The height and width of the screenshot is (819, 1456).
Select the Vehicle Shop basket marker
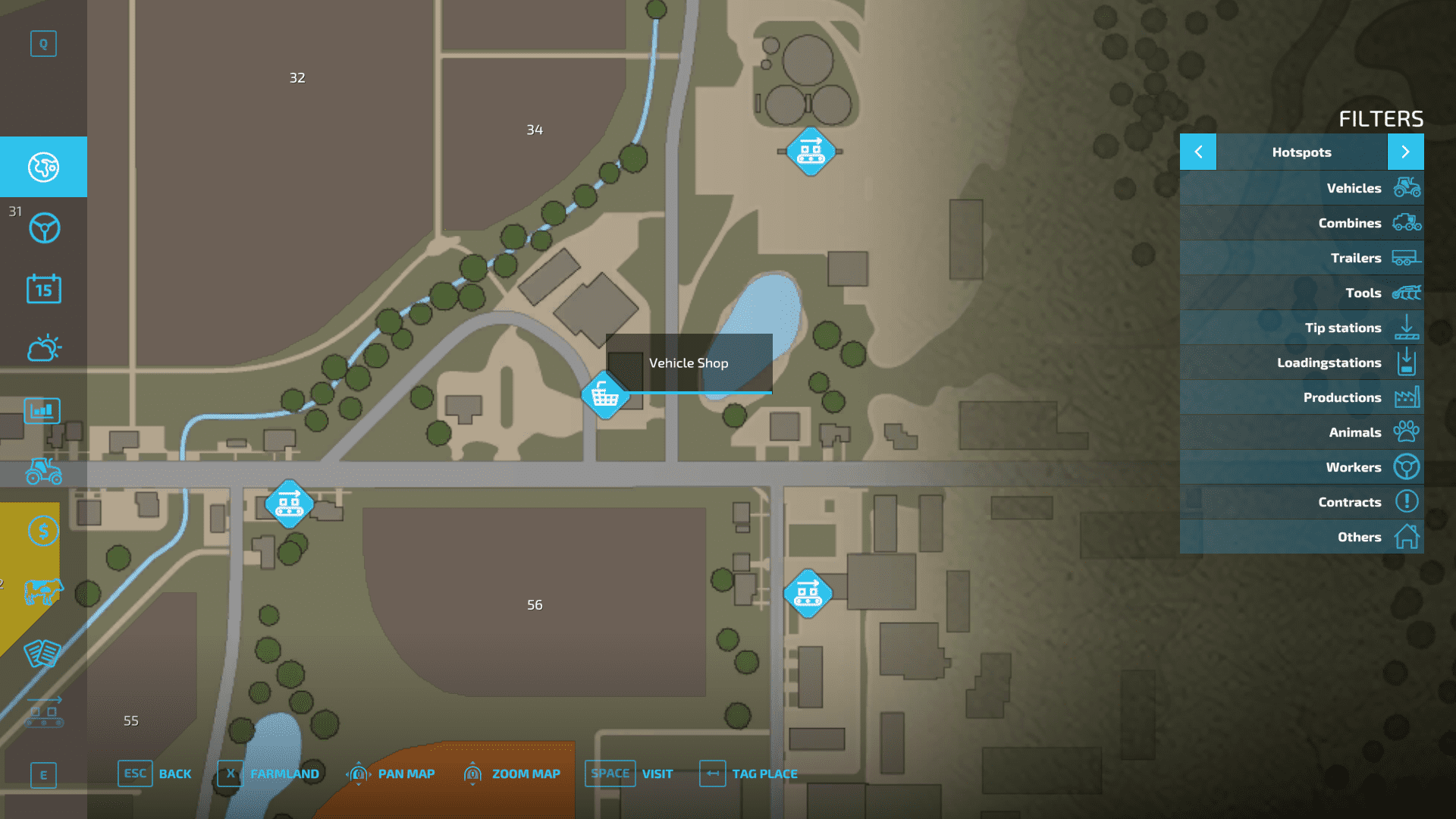click(x=604, y=395)
